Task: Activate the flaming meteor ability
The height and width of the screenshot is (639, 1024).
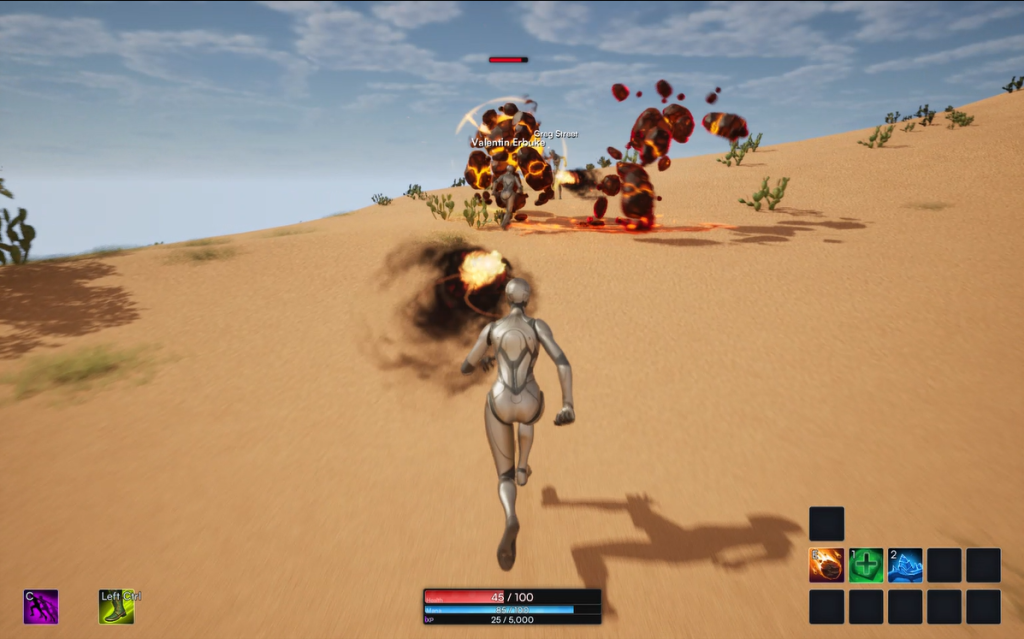Action: [x=826, y=565]
